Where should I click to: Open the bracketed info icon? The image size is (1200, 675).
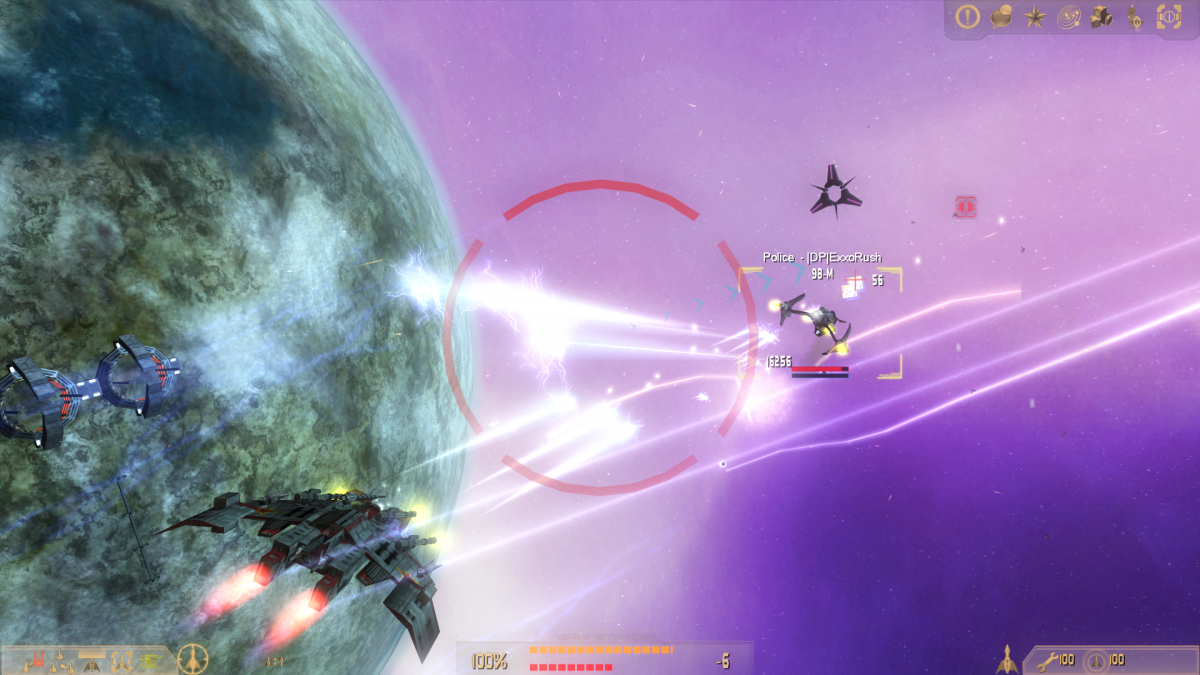coord(1168,17)
